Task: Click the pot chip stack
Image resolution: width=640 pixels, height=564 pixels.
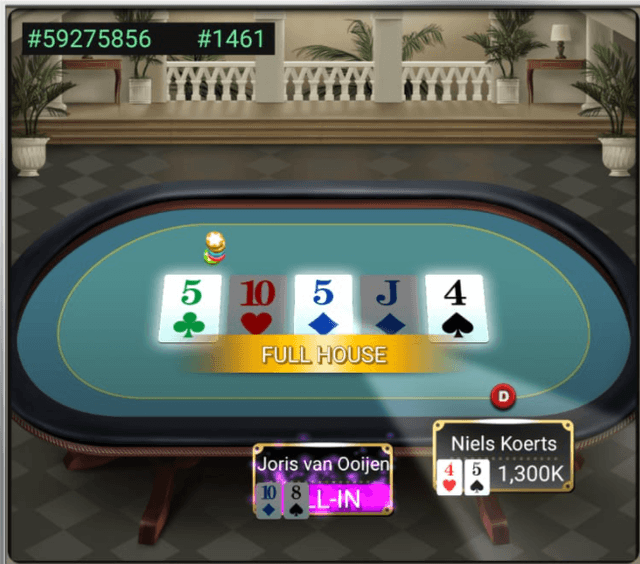Action: tap(214, 248)
